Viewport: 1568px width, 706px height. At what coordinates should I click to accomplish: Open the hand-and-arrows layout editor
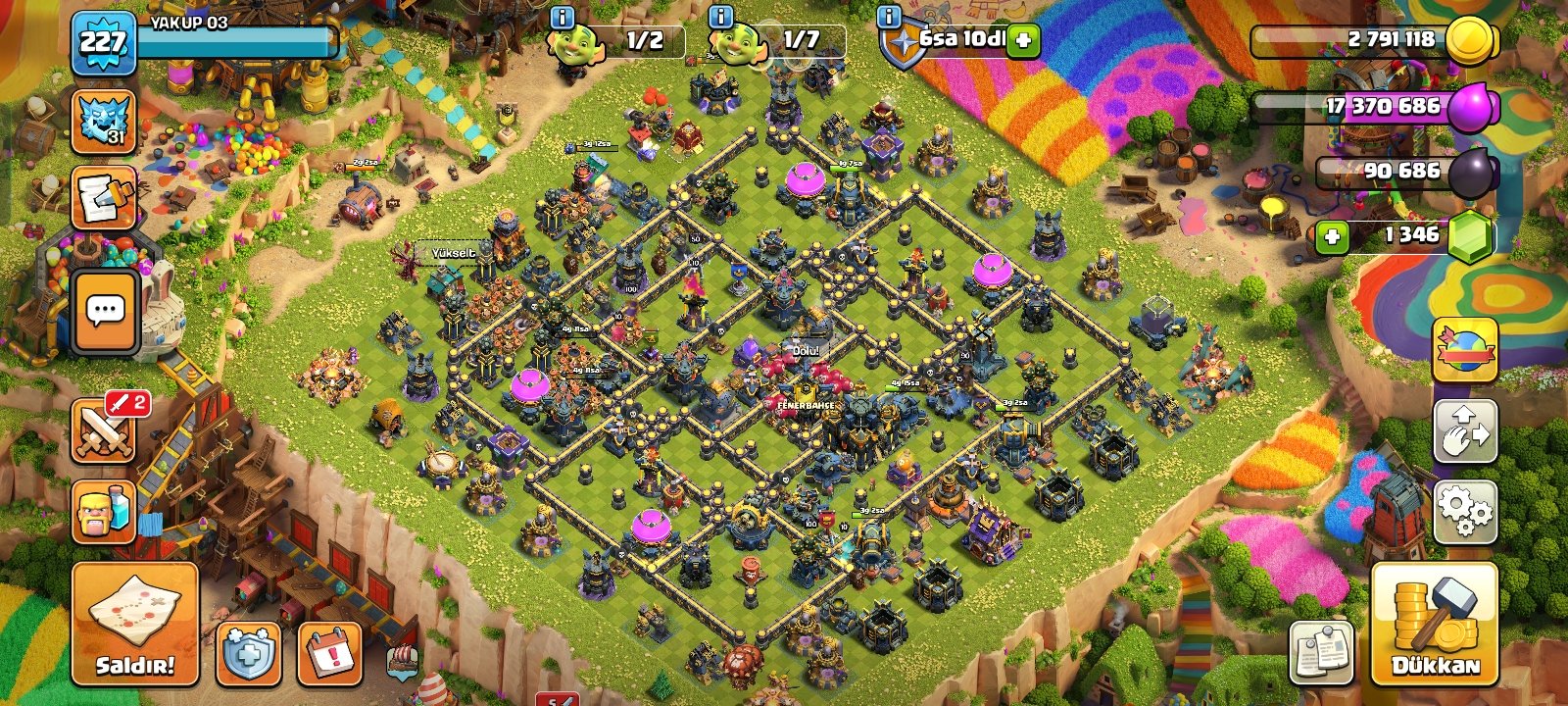[x=1465, y=430]
